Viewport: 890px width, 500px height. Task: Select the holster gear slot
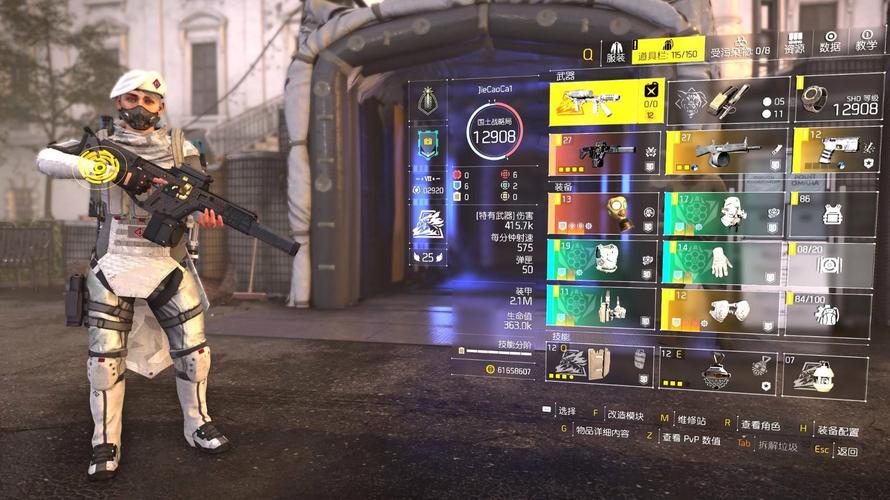[604, 307]
